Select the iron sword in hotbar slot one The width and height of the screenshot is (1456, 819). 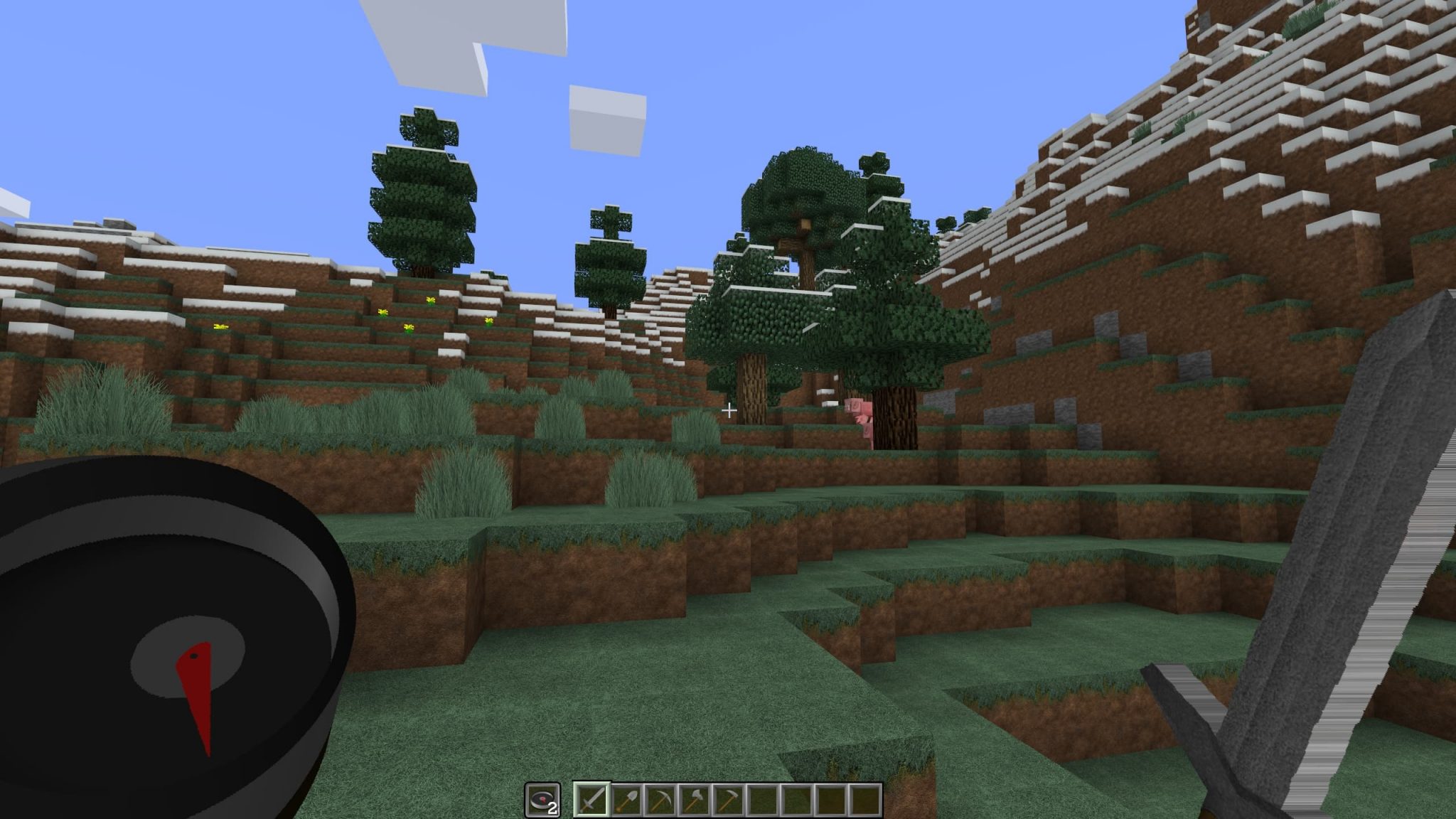[x=592, y=799]
